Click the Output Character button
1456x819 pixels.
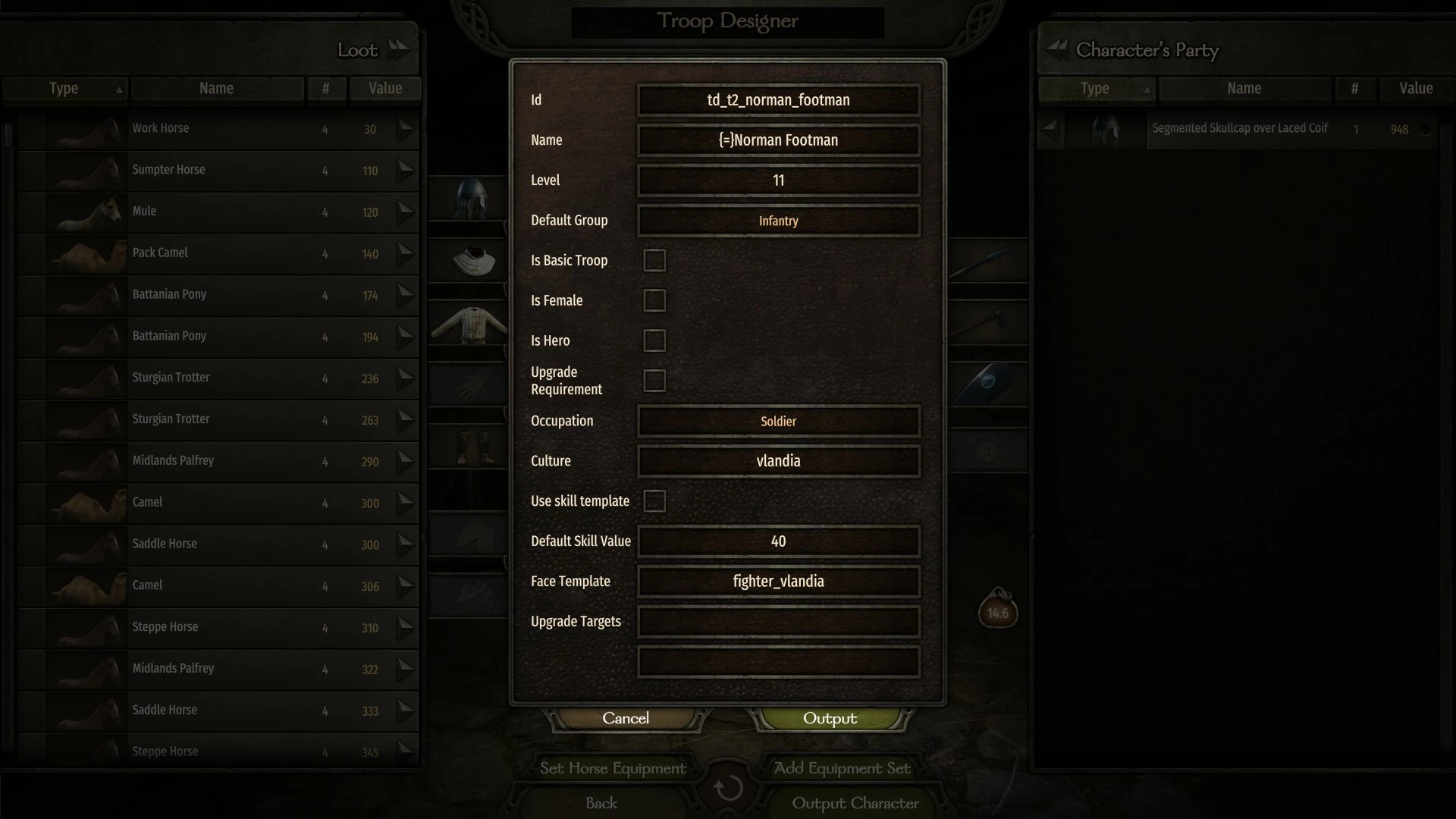coord(855,803)
